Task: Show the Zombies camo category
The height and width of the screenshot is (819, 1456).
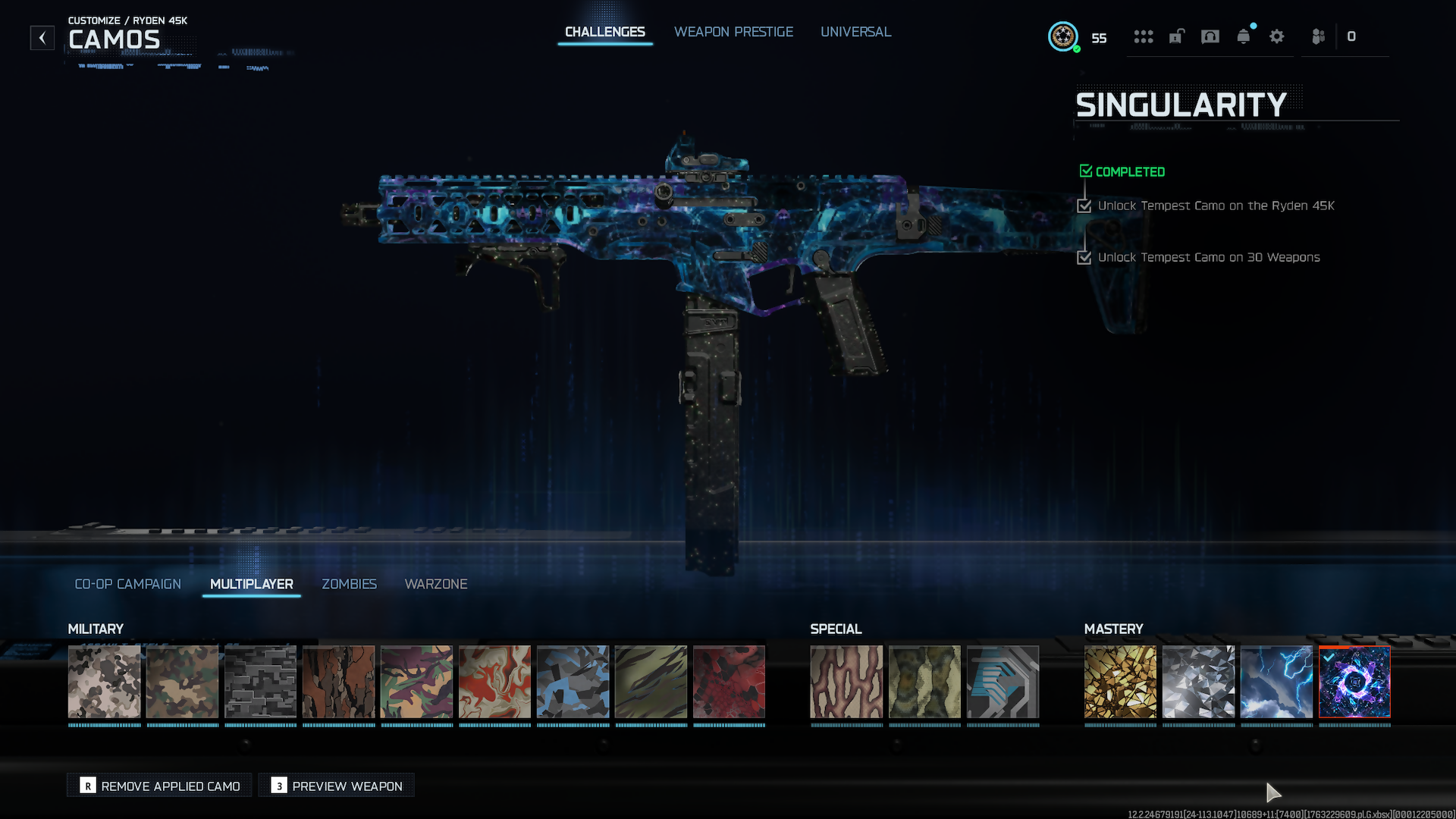Action: pyautogui.click(x=349, y=584)
